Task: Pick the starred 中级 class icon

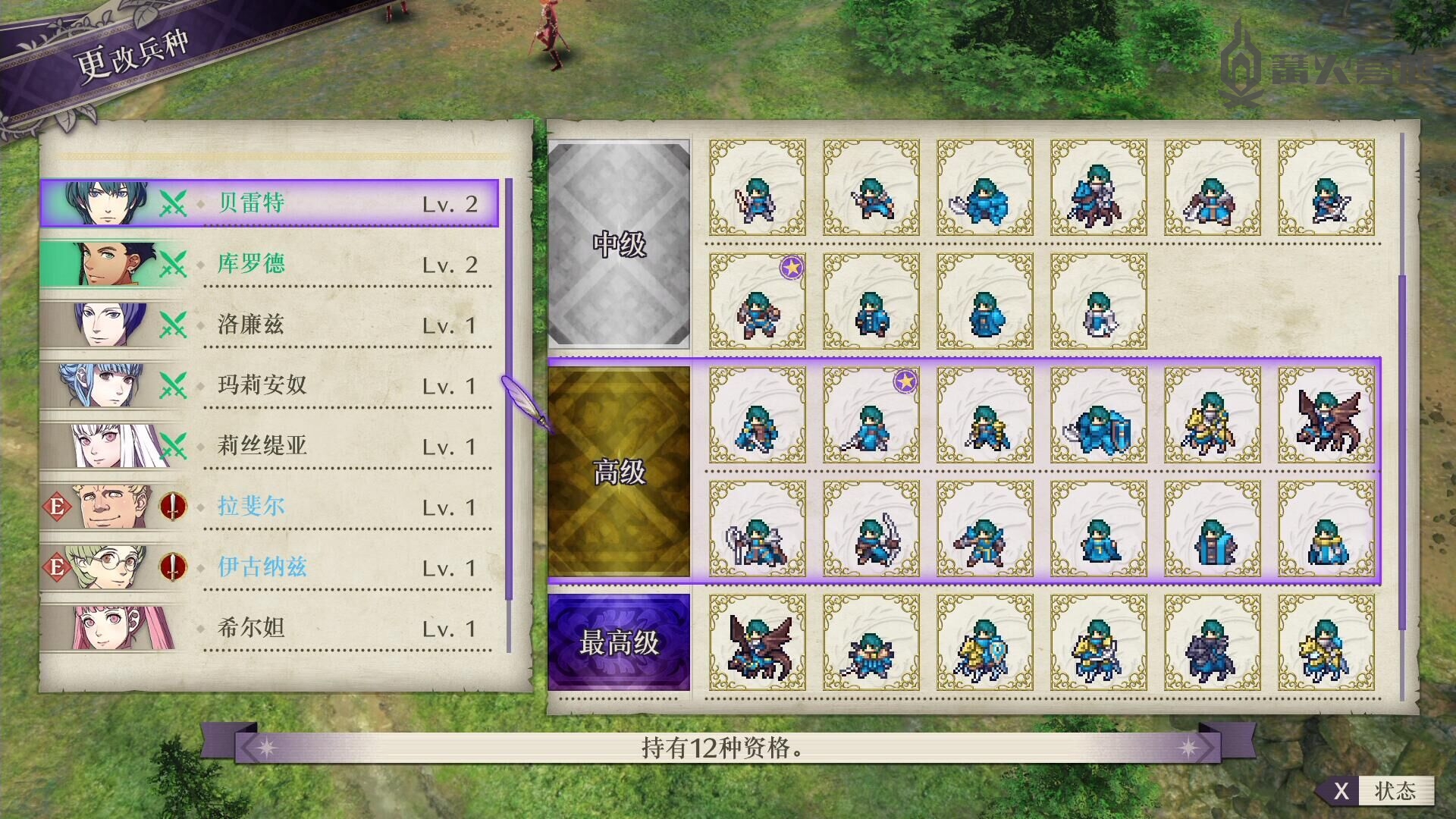Action: pyautogui.click(x=757, y=302)
